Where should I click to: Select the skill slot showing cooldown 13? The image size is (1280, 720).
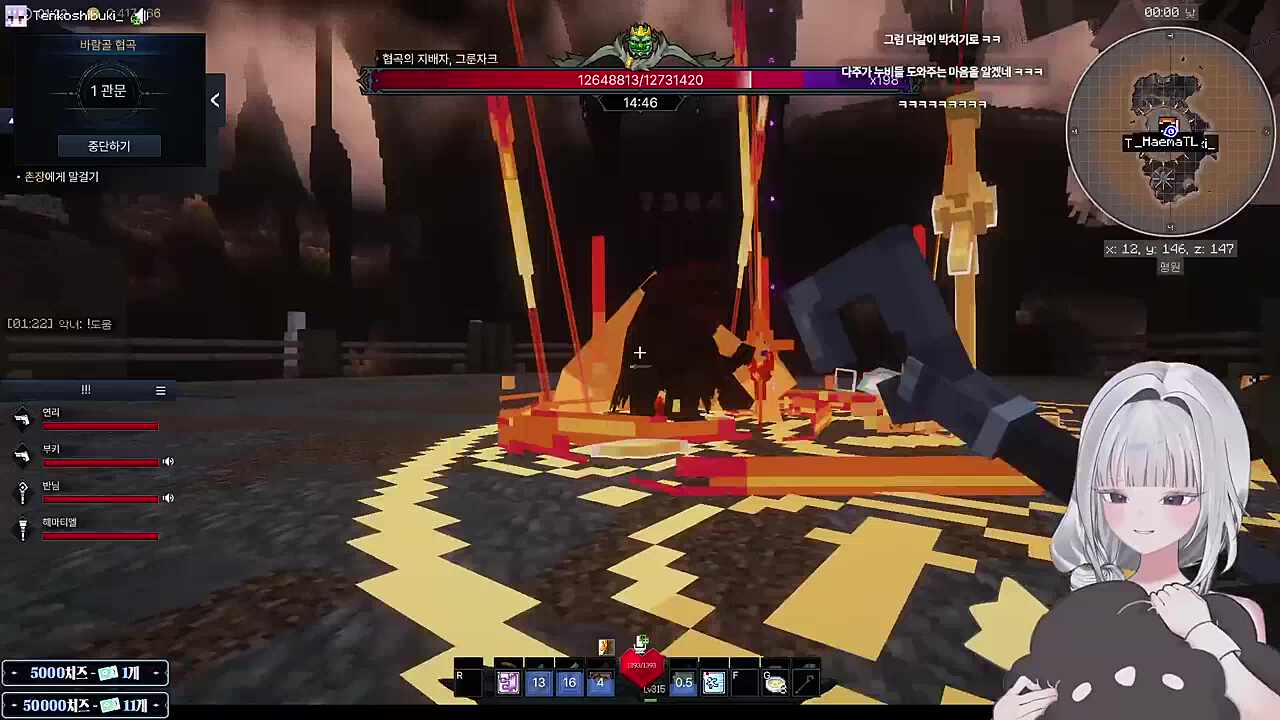pos(539,683)
